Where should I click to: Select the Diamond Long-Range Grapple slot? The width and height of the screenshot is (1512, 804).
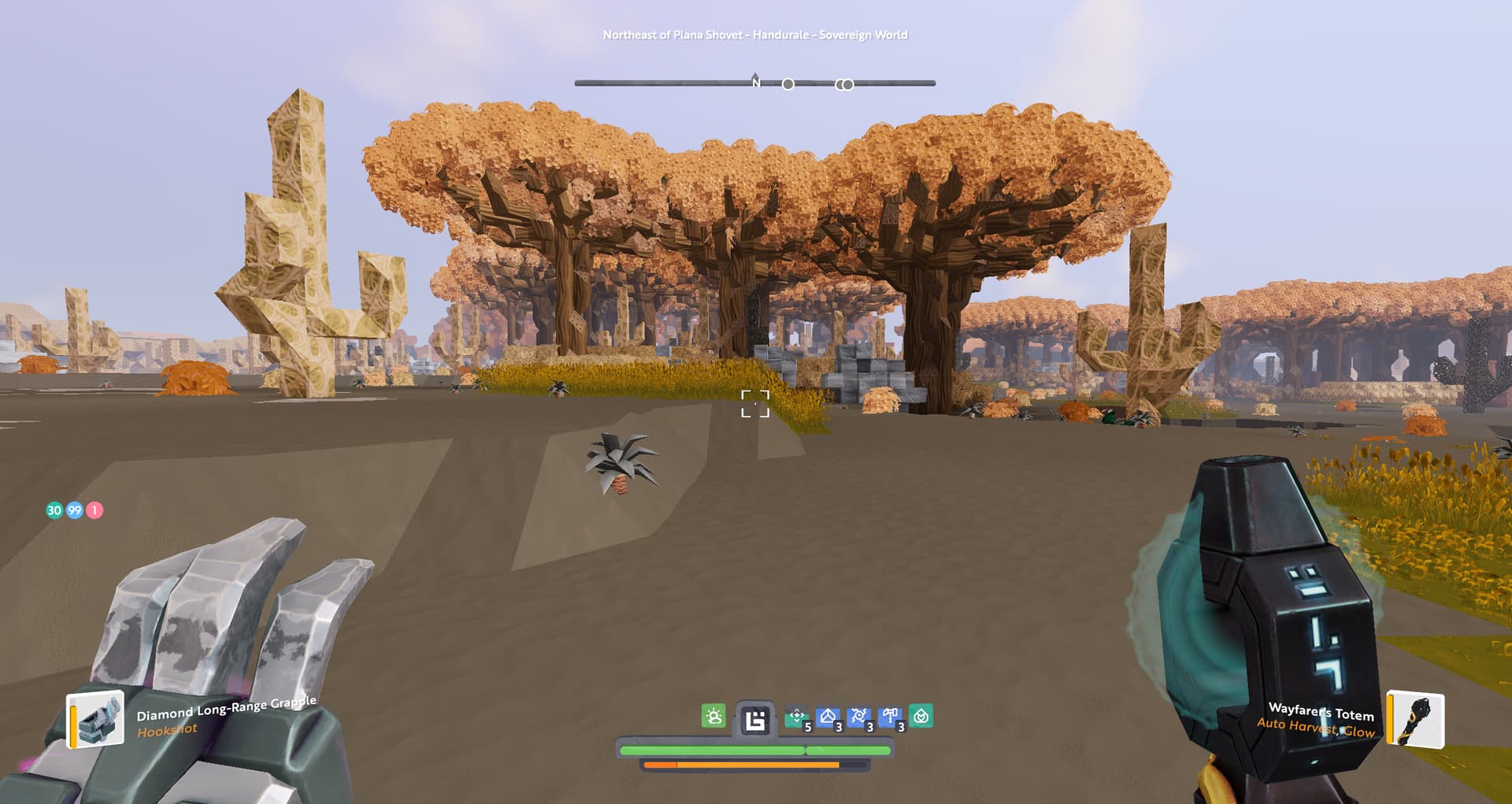tap(96, 718)
